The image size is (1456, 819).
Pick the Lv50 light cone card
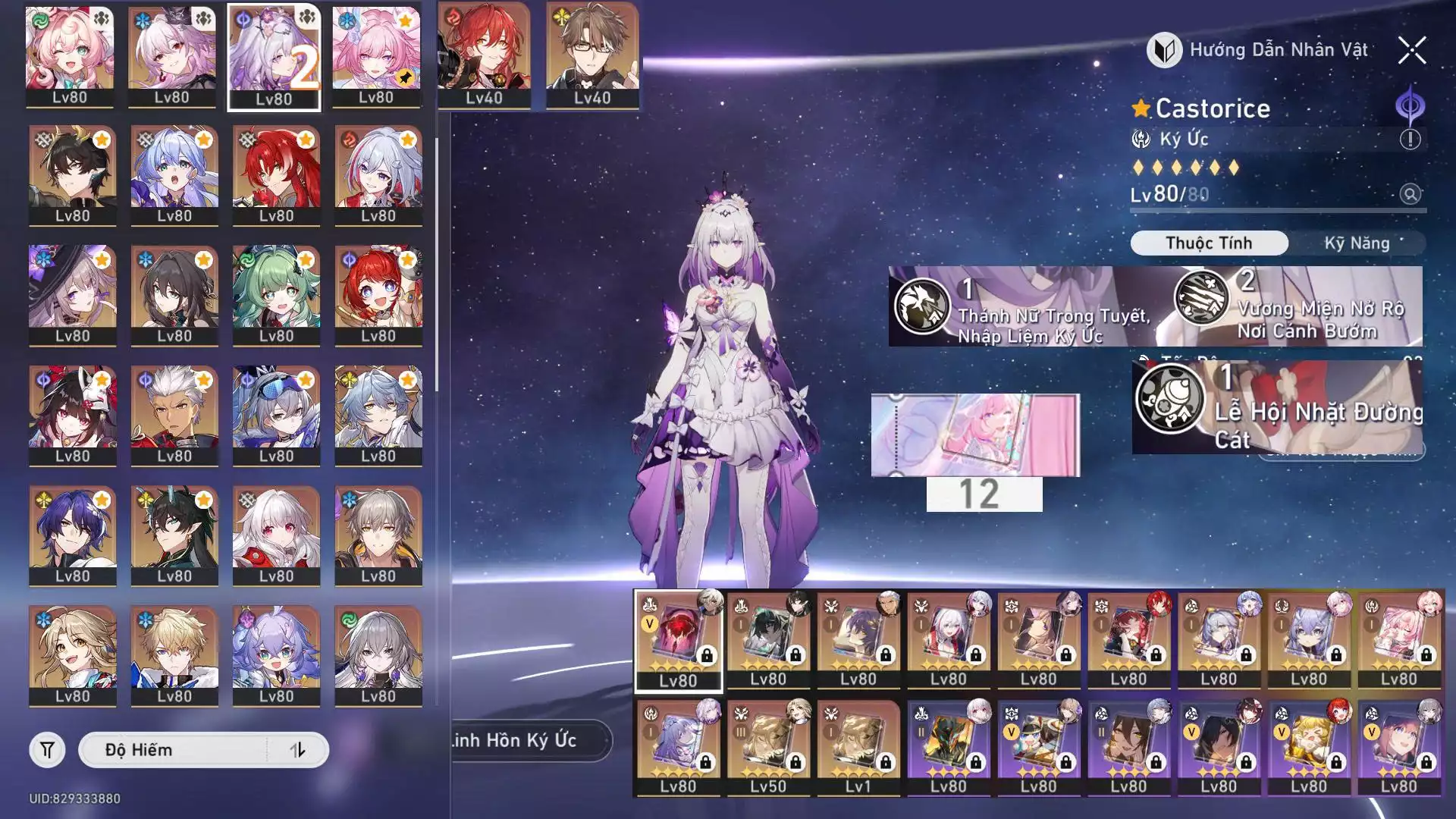(768, 747)
